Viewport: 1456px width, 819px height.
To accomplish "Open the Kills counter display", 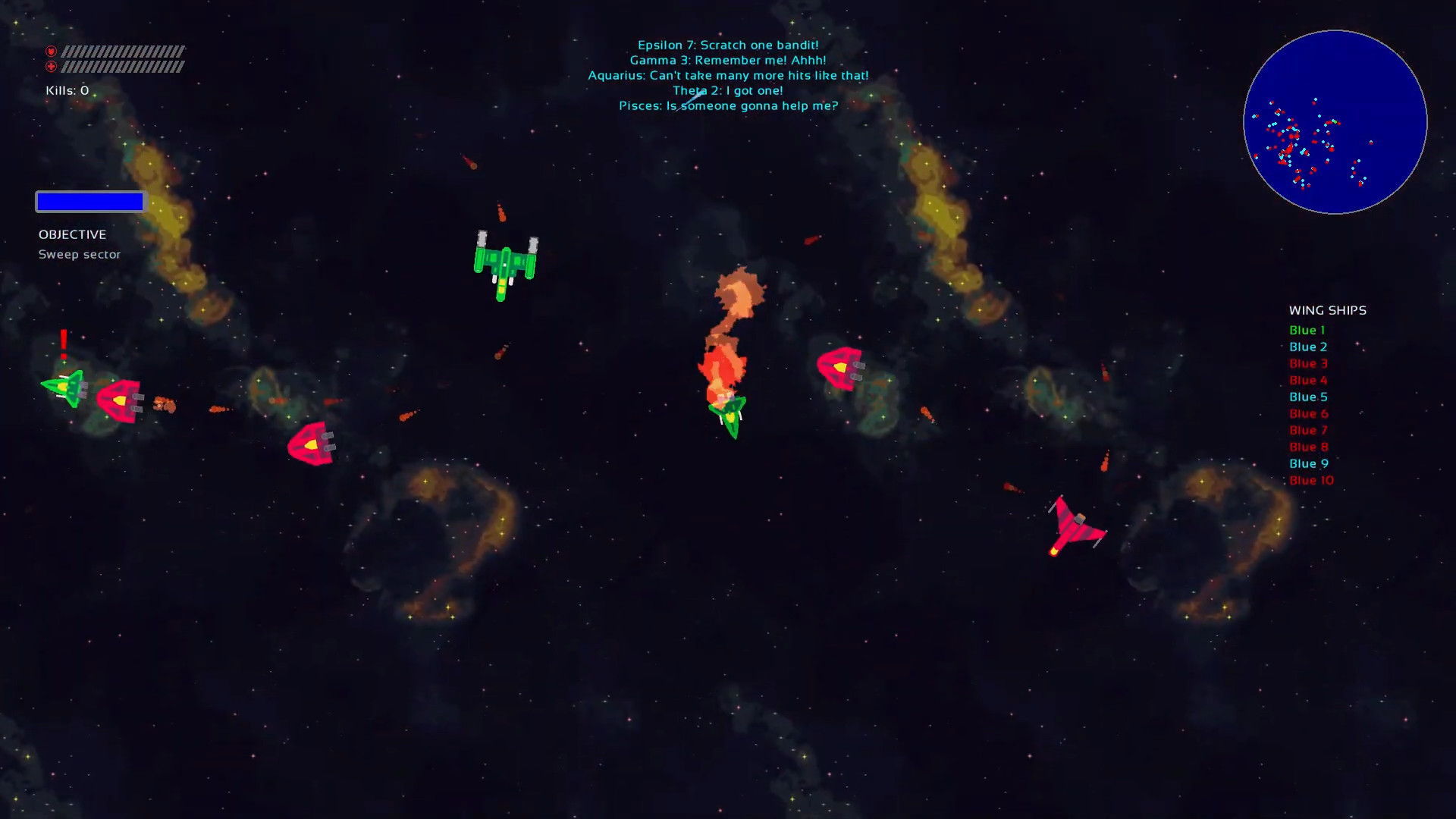I will coord(66,89).
